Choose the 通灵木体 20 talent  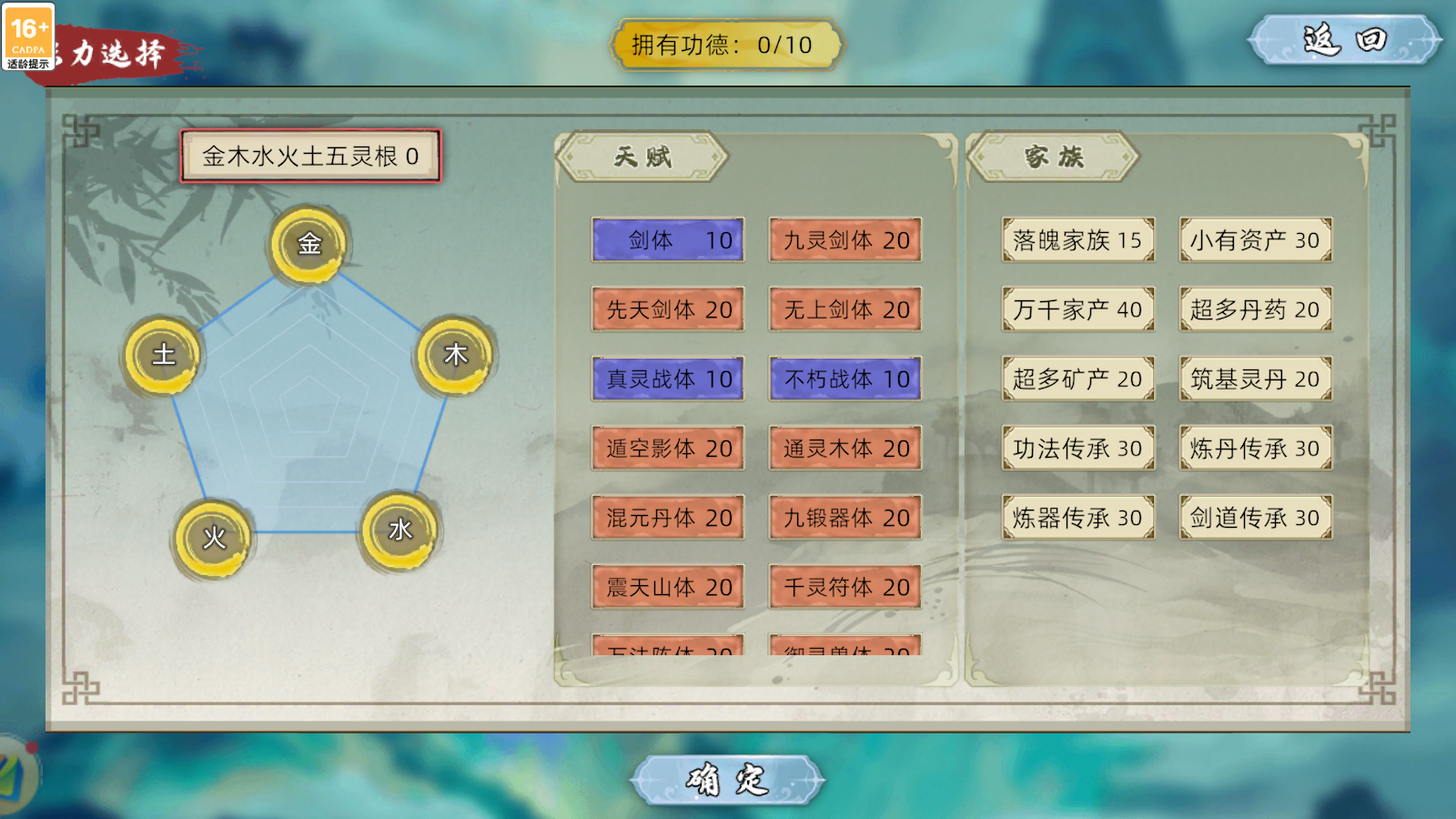point(845,448)
